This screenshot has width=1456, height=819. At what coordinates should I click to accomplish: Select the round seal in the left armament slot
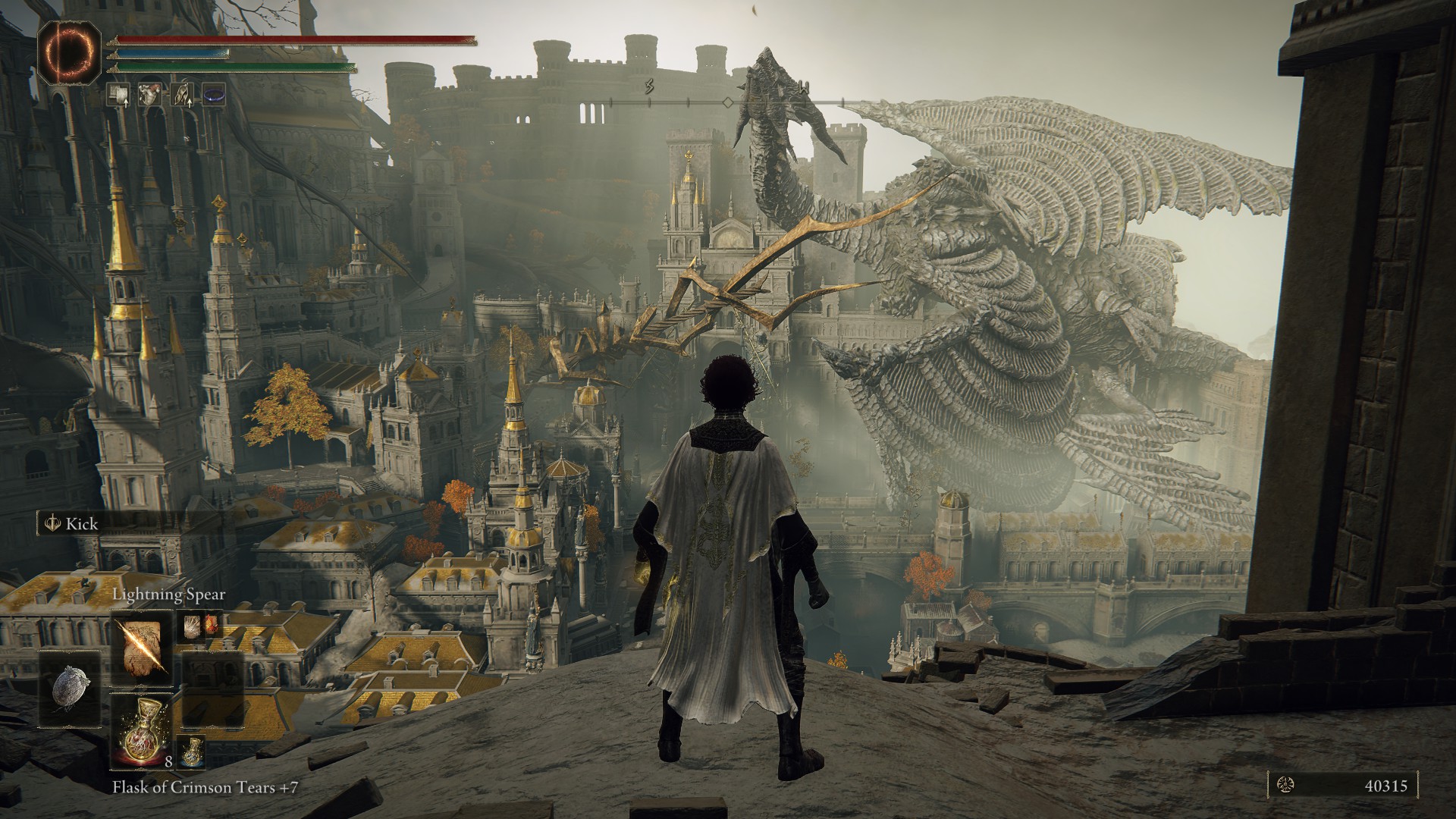70,688
